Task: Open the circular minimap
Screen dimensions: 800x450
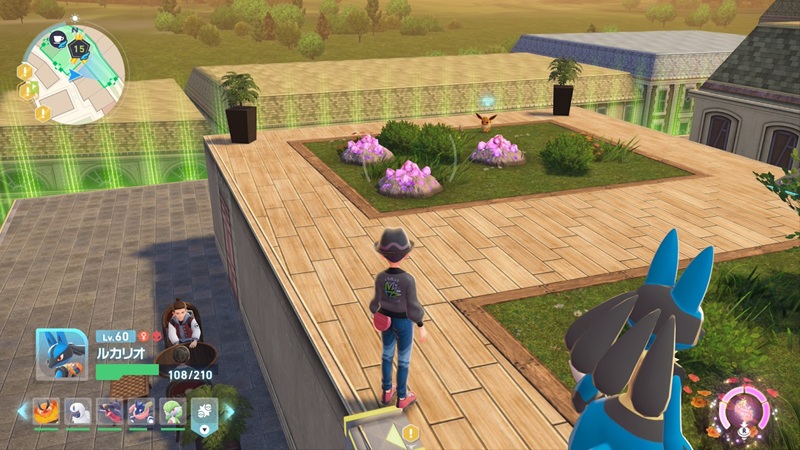Action: coord(73,75)
